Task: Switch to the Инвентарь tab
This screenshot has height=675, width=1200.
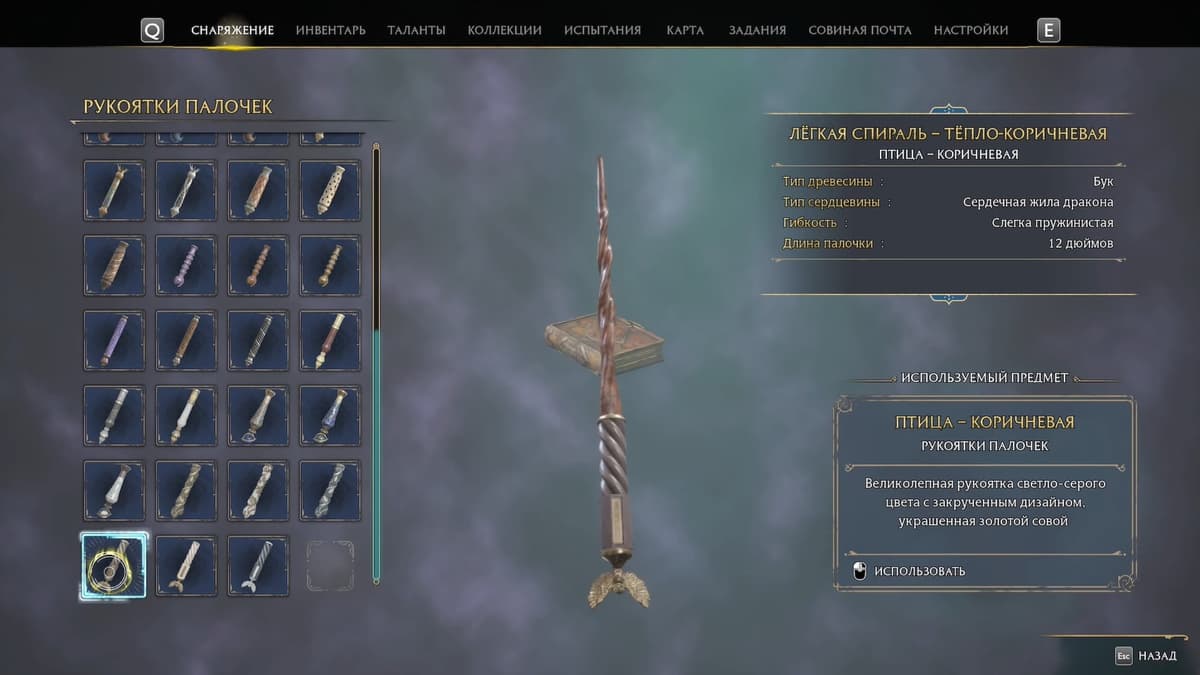Action: click(330, 30)
